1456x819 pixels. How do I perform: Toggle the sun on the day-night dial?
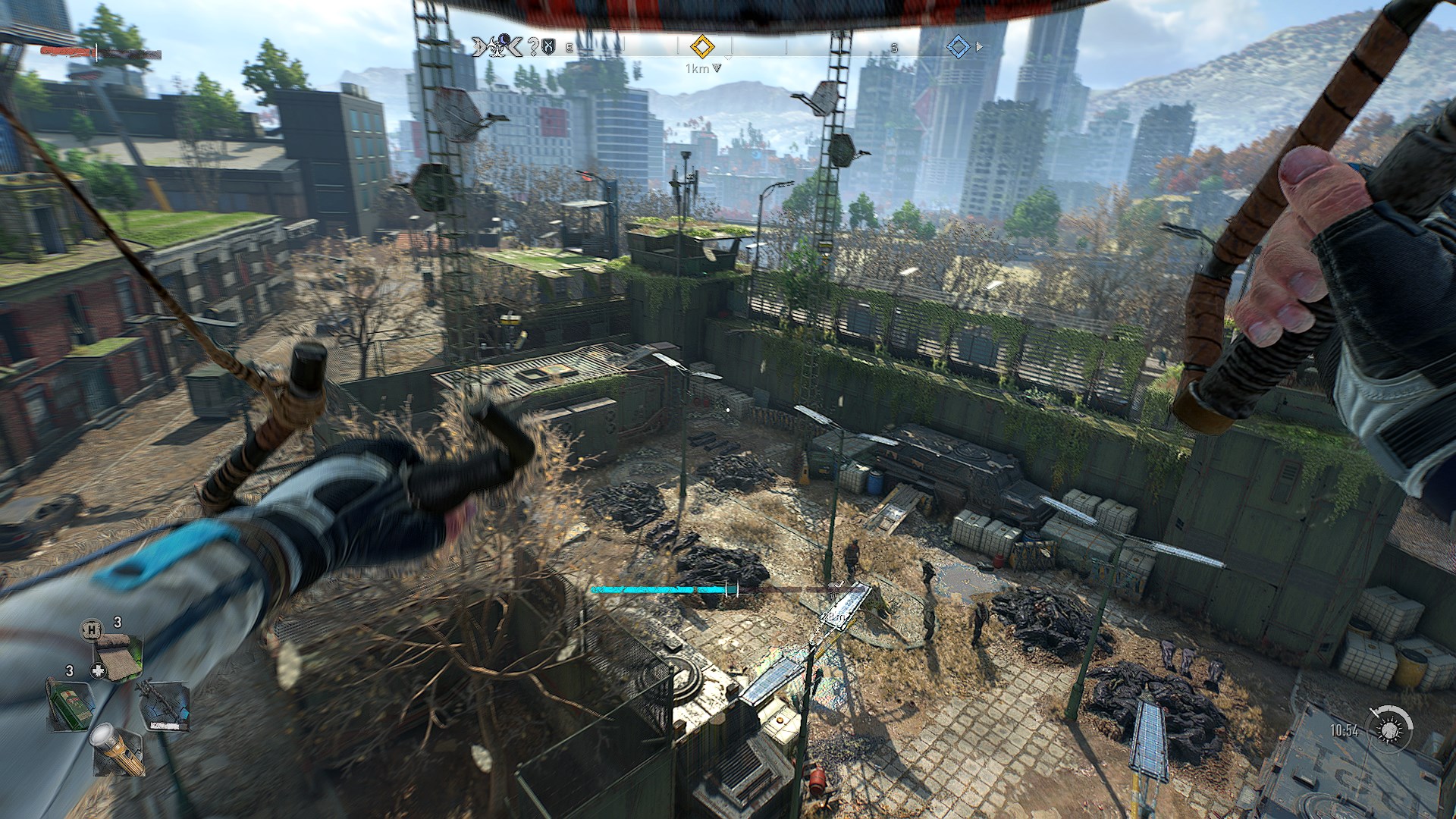point(1389,730)
